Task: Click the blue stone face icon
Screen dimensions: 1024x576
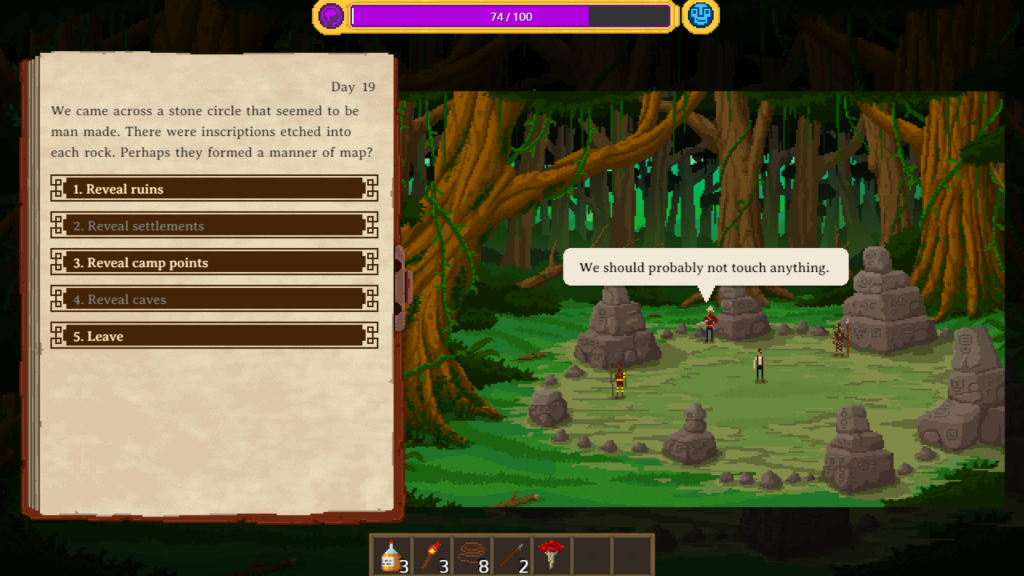Action: point(700,16)
